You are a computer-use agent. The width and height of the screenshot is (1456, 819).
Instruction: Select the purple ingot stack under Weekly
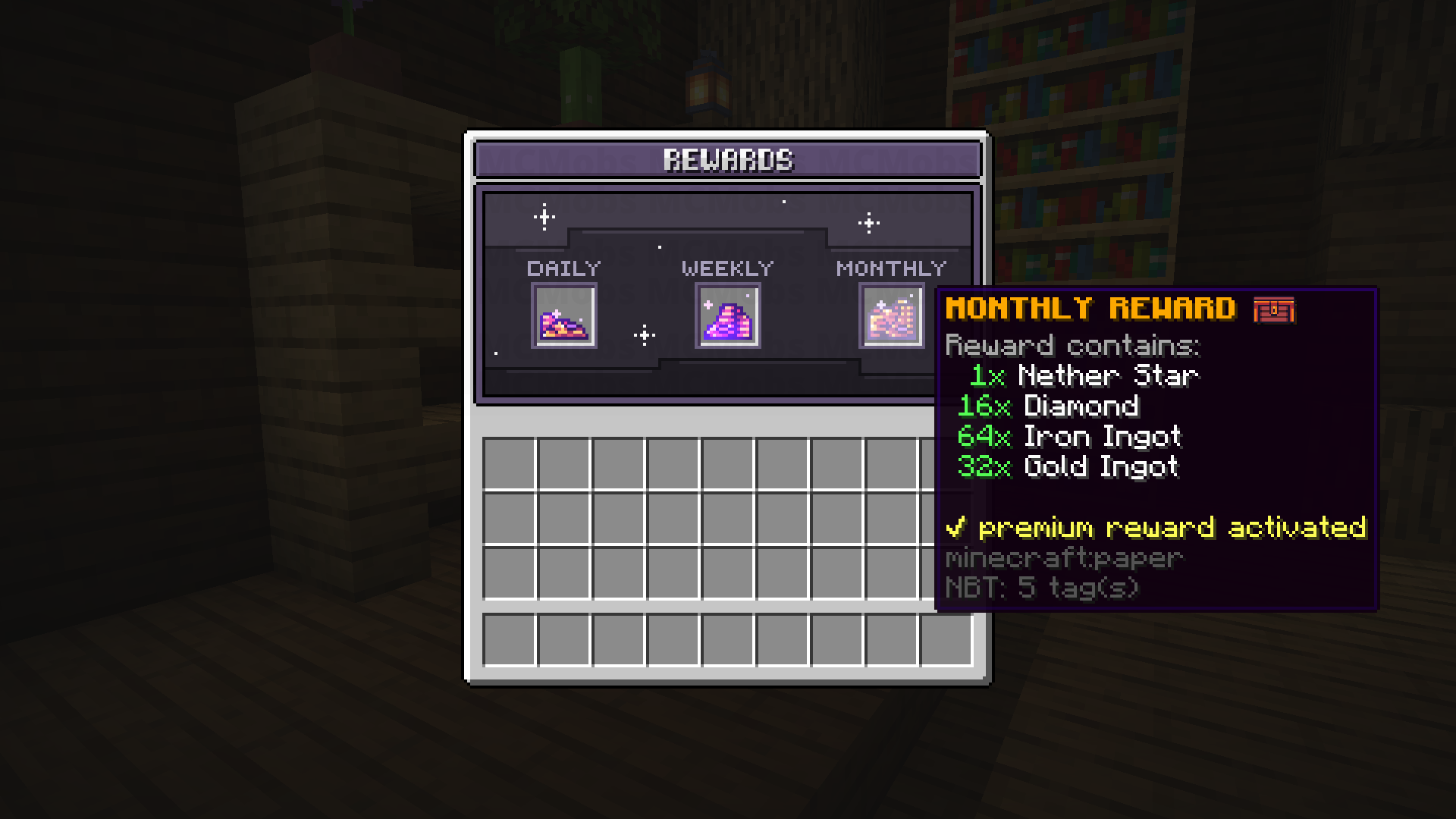coord(726,316)
